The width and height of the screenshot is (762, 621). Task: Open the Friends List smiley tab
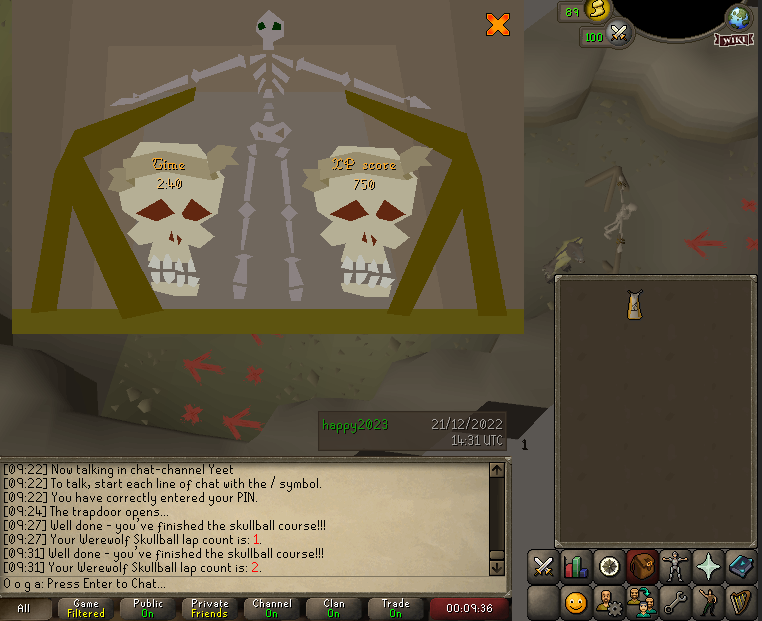click(x=576, y=603)
